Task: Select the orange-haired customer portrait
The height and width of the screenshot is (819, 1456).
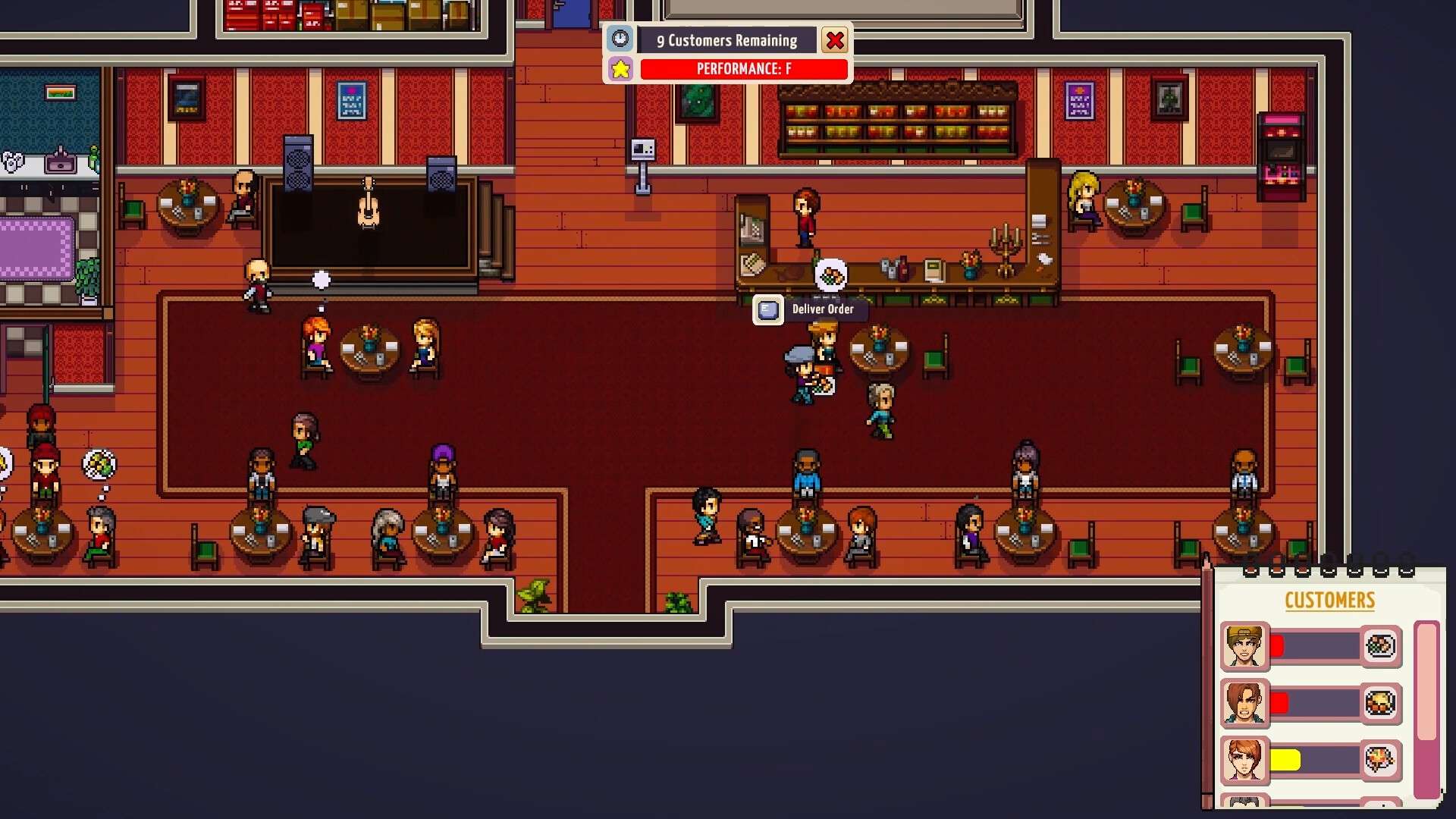Action: pos(1244,760)
